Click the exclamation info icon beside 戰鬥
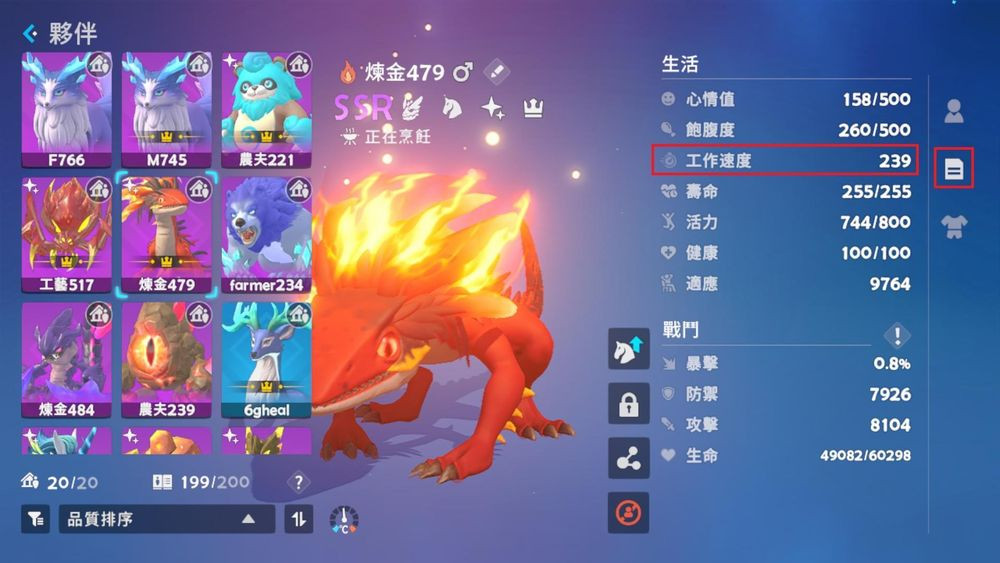 tap(897, 336)
